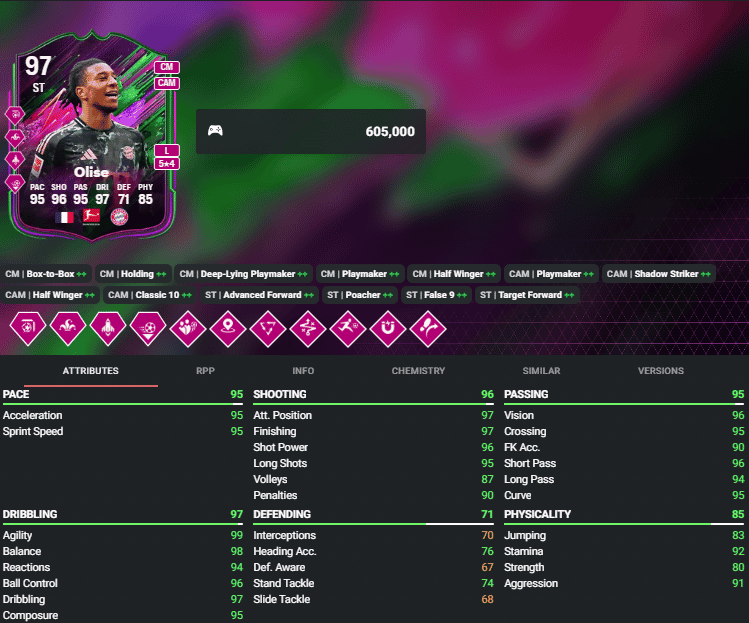Choose the ST Advanced Forward role
The image size is (749, 623).
(259, 295)
